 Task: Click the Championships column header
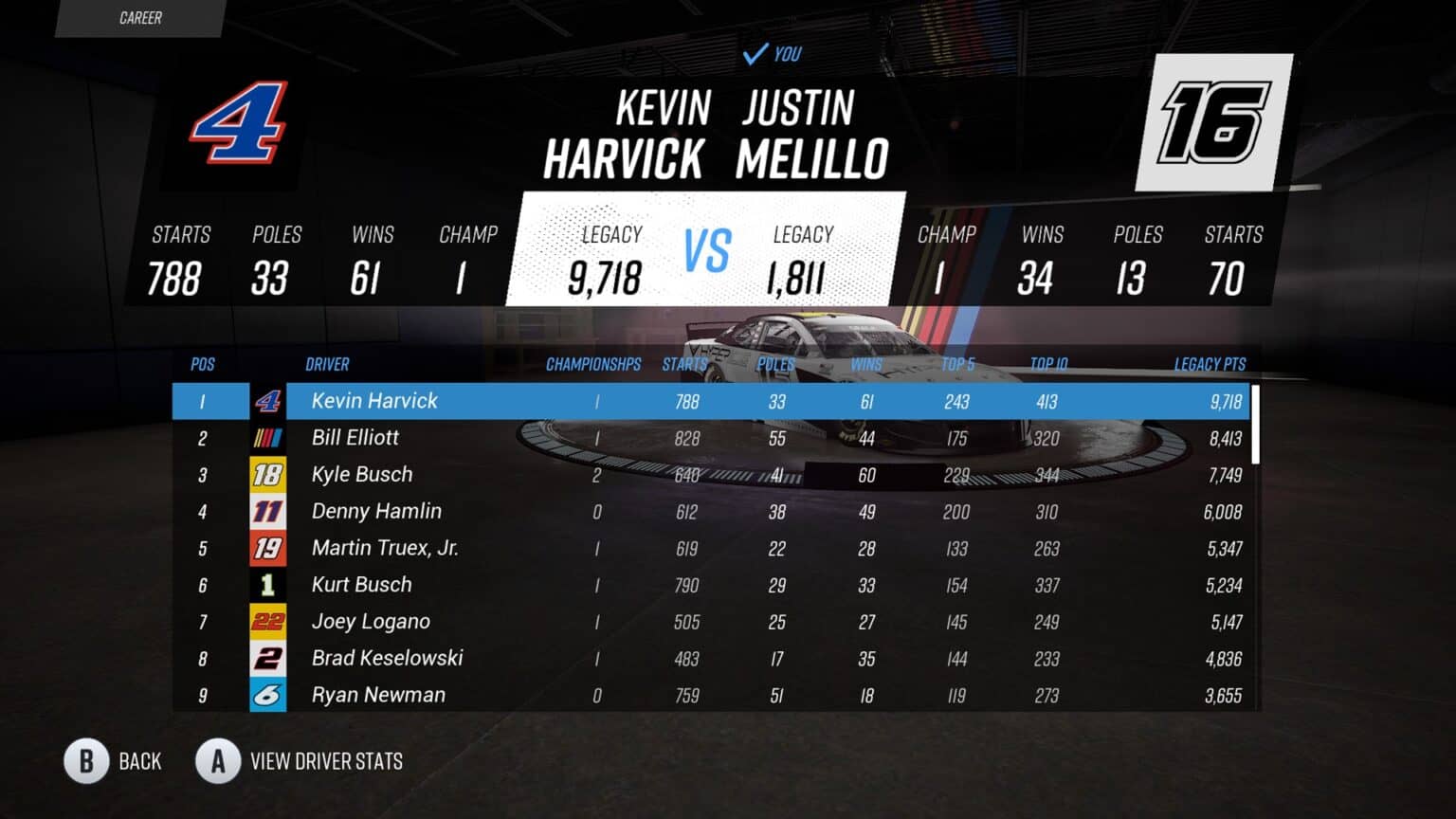[x=593, y=364]
